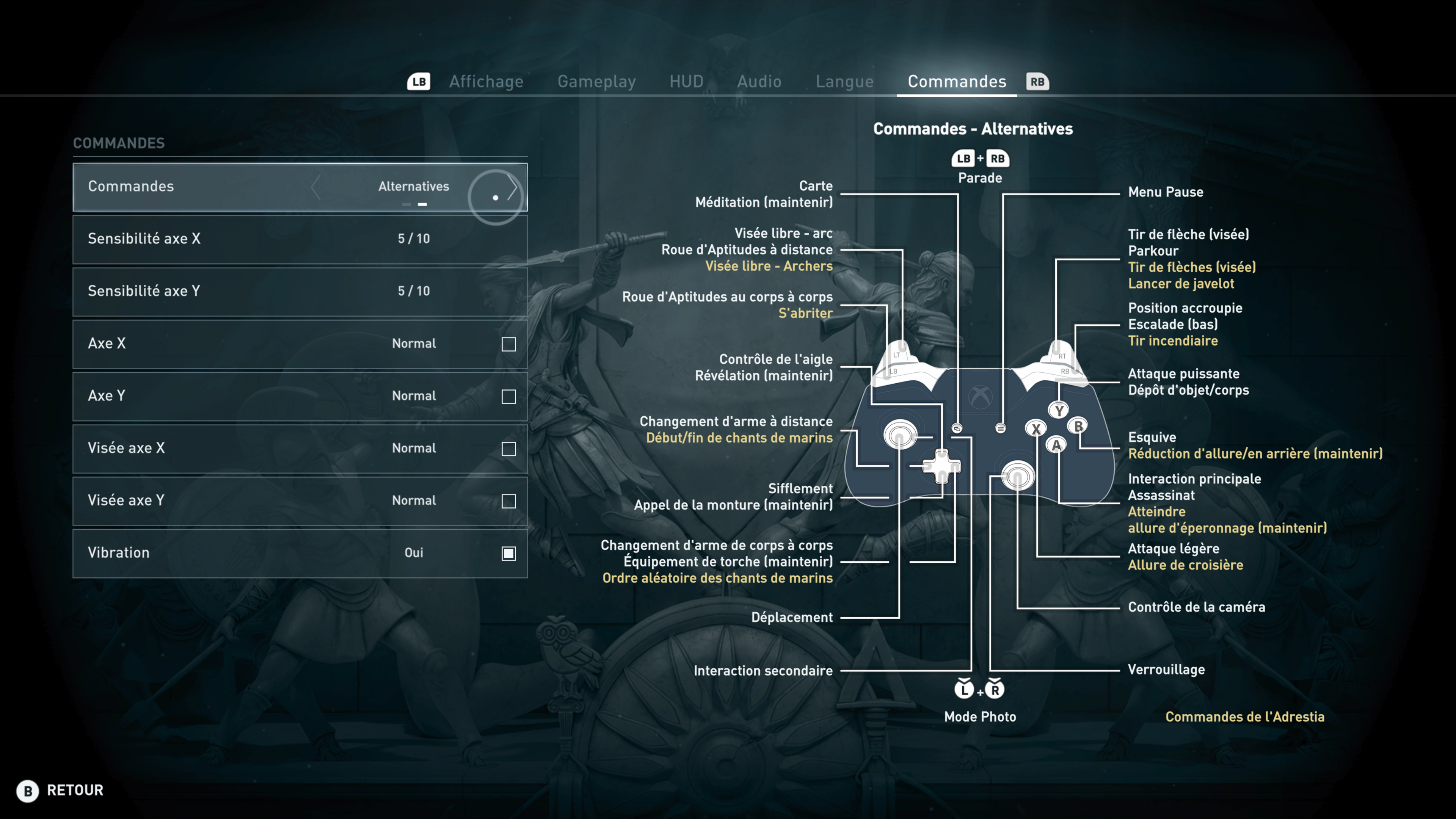
Task: Click the right arrow on Commandes row
Action: [x=512, y=187]
